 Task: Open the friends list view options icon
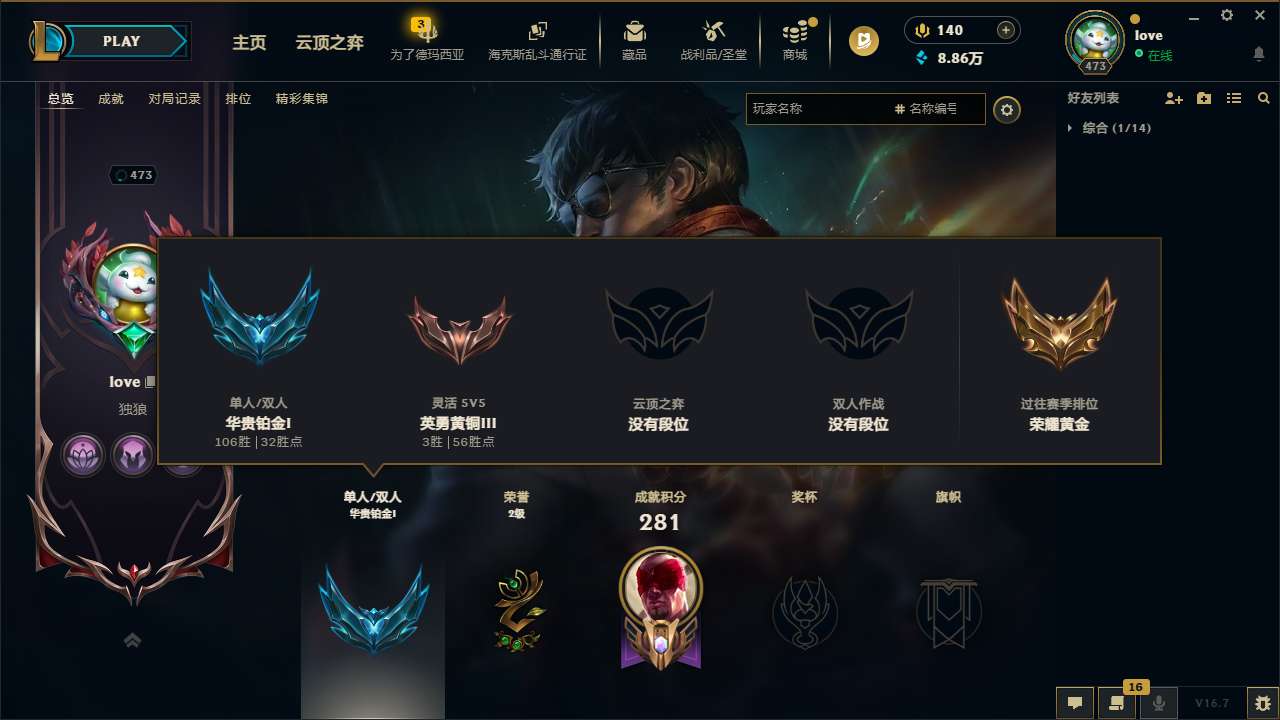click(1234, 98)
